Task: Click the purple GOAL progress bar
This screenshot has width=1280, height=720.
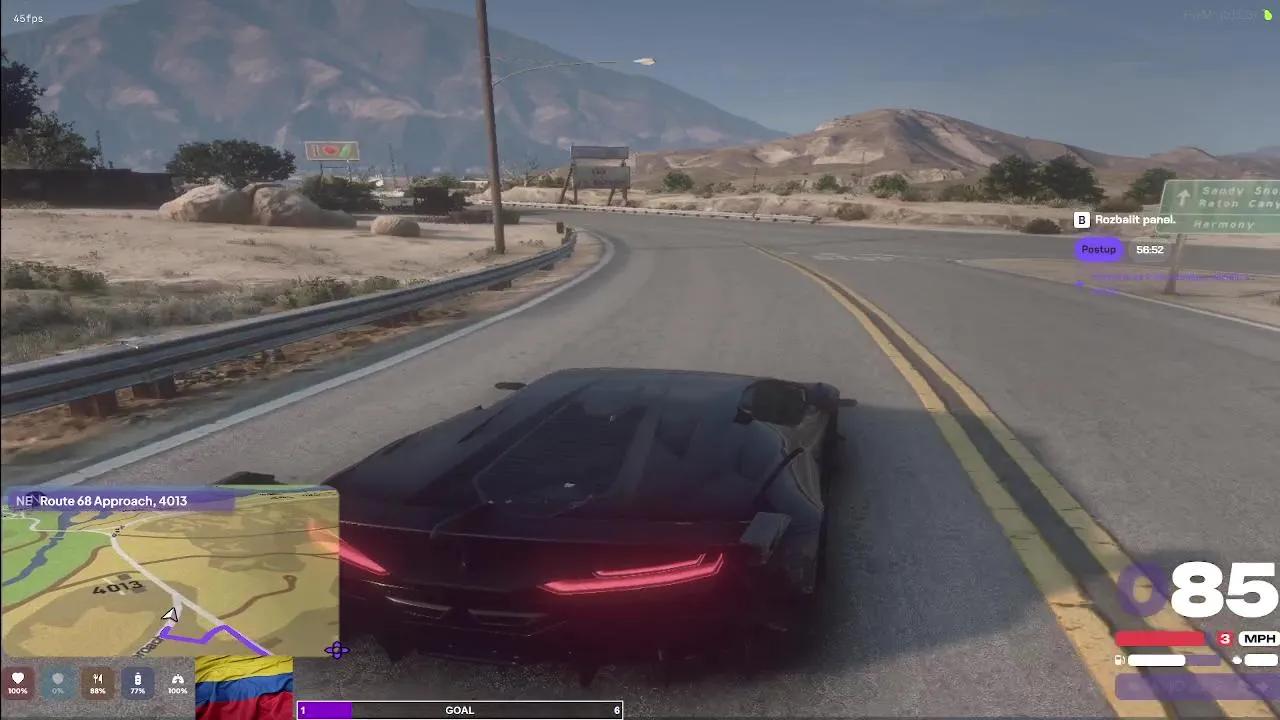Action: tap(326, 710)
